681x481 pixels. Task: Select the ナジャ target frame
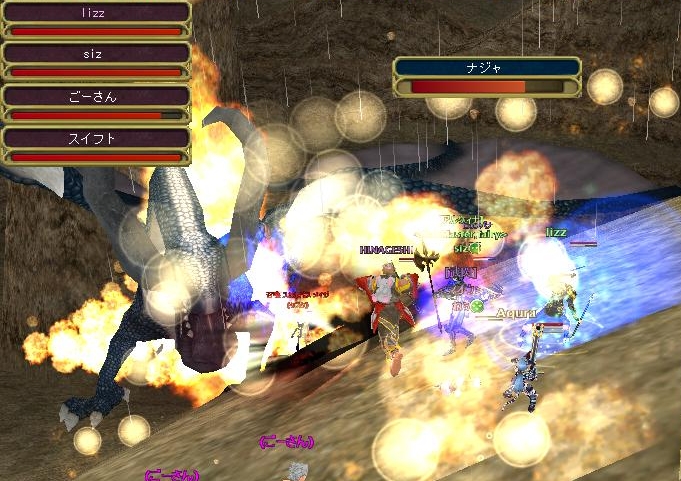click(487, 76)
